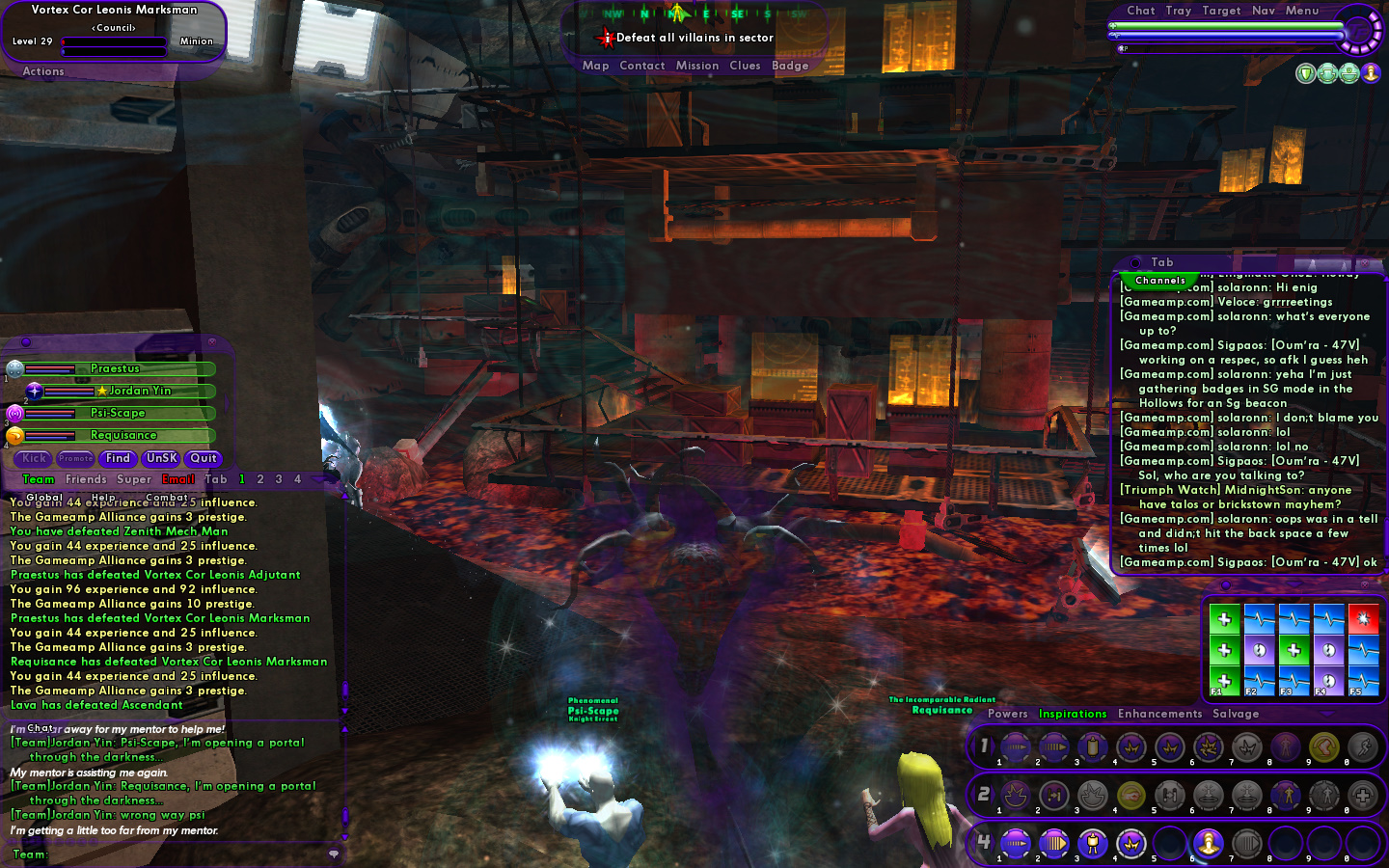1389x868 pixels.
Task: Quit the team
Action: point(204,459)
